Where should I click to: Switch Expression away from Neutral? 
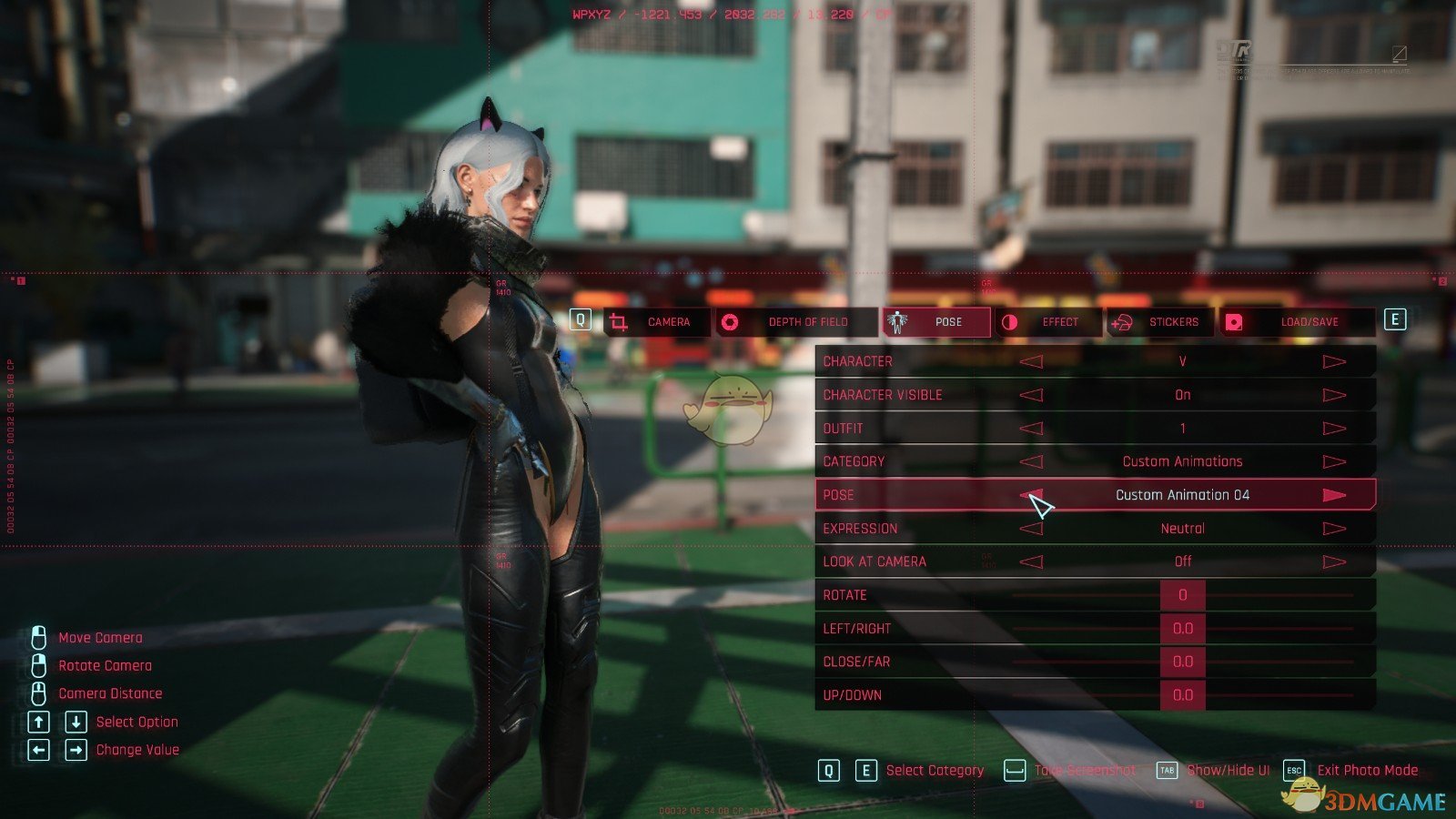pos(1336,528)
